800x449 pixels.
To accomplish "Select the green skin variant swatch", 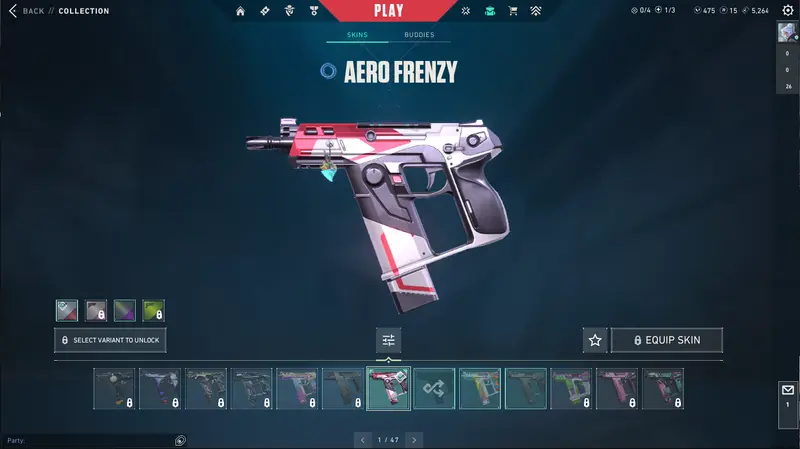I will [x=153, y=310].
